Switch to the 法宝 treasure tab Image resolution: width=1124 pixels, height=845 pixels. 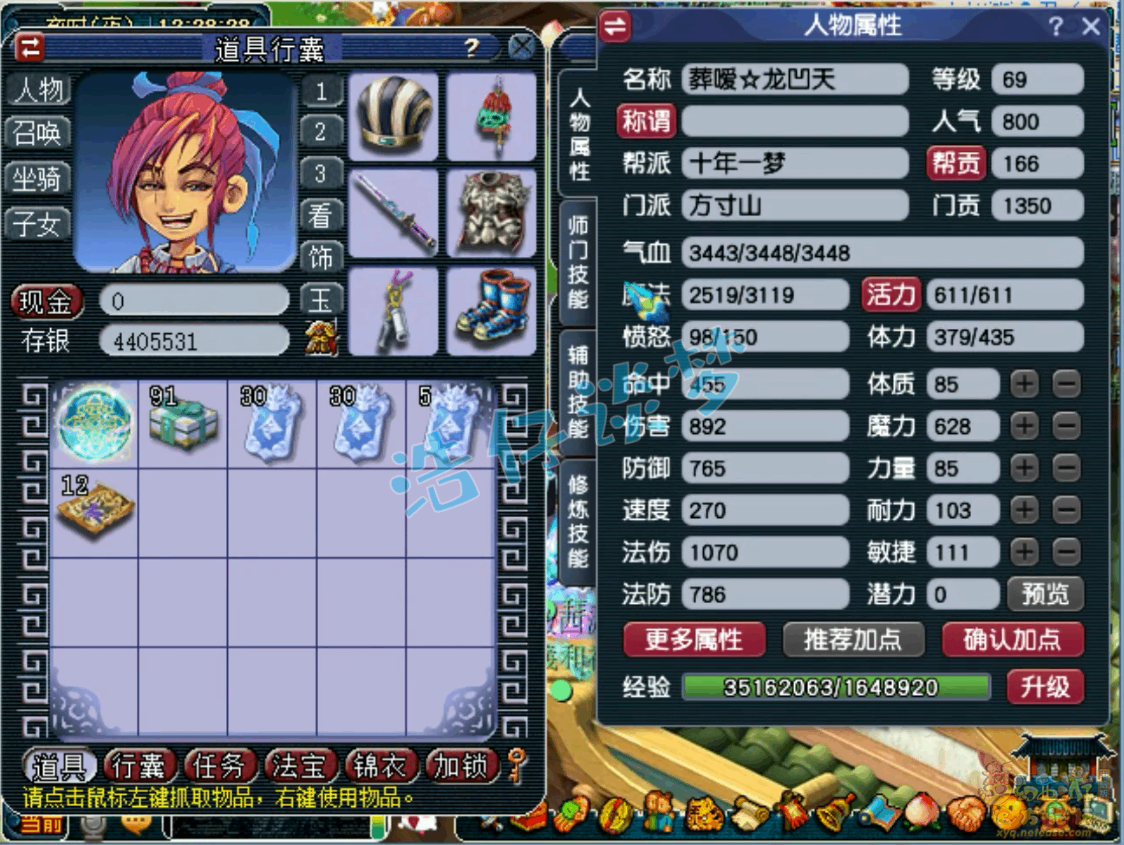point(299,766)
